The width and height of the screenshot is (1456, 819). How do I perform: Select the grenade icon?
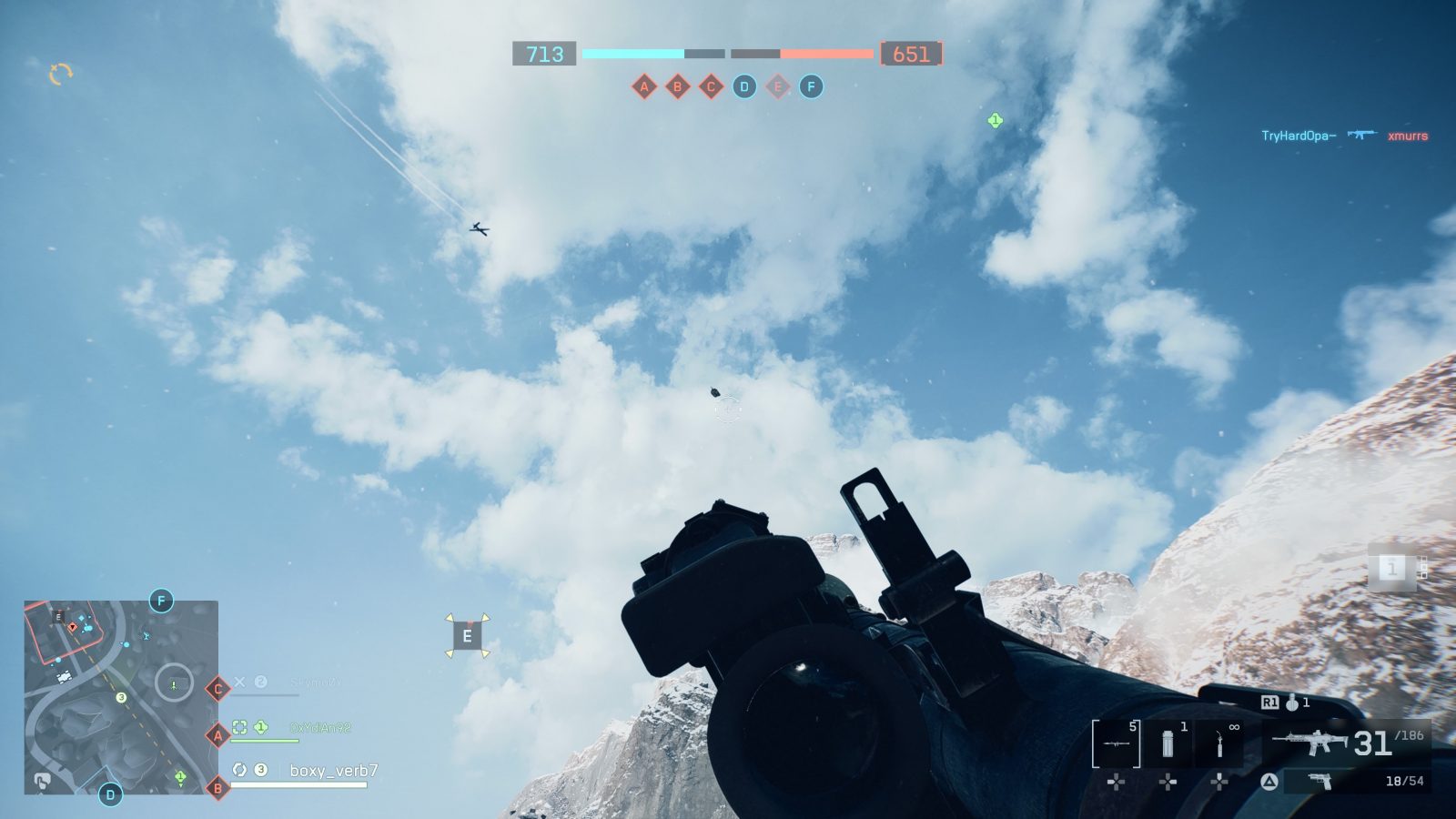(x=1292, y=703)
